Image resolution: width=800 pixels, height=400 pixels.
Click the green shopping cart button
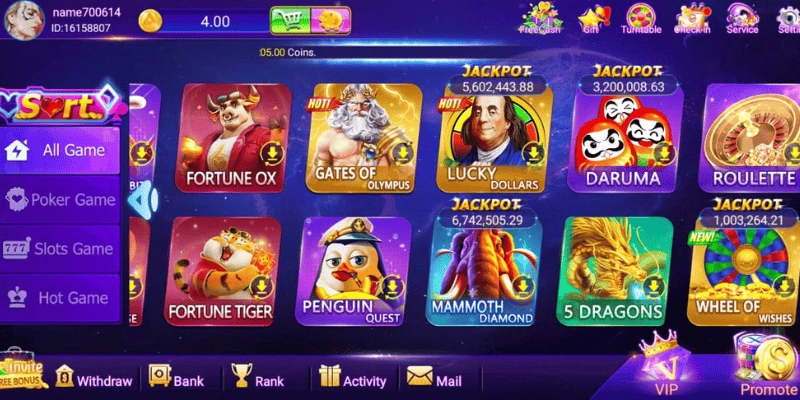click(288, 20)
